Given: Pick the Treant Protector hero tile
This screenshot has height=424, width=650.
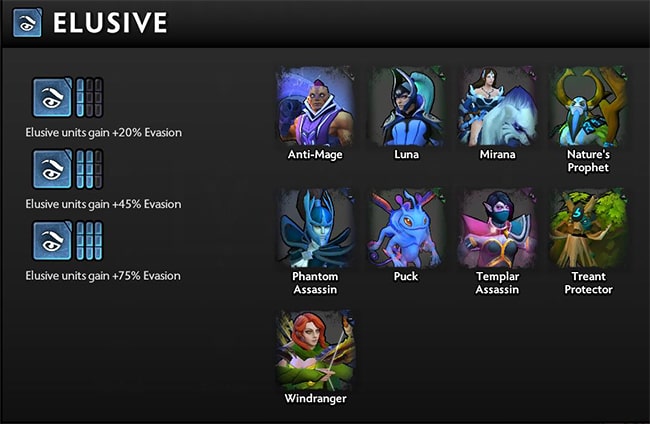Looking at the screenshot, I should pyautogui.click(x=588, y=227).
